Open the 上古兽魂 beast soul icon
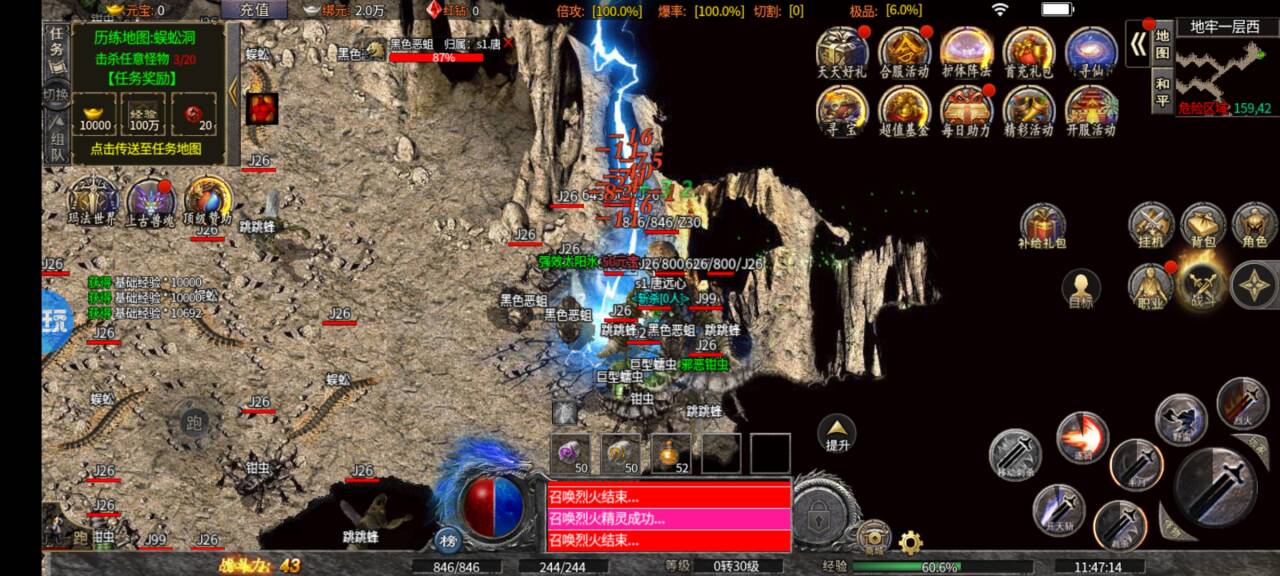The width and height of the screenshot is (1280, 576). (x=151, y=201)
